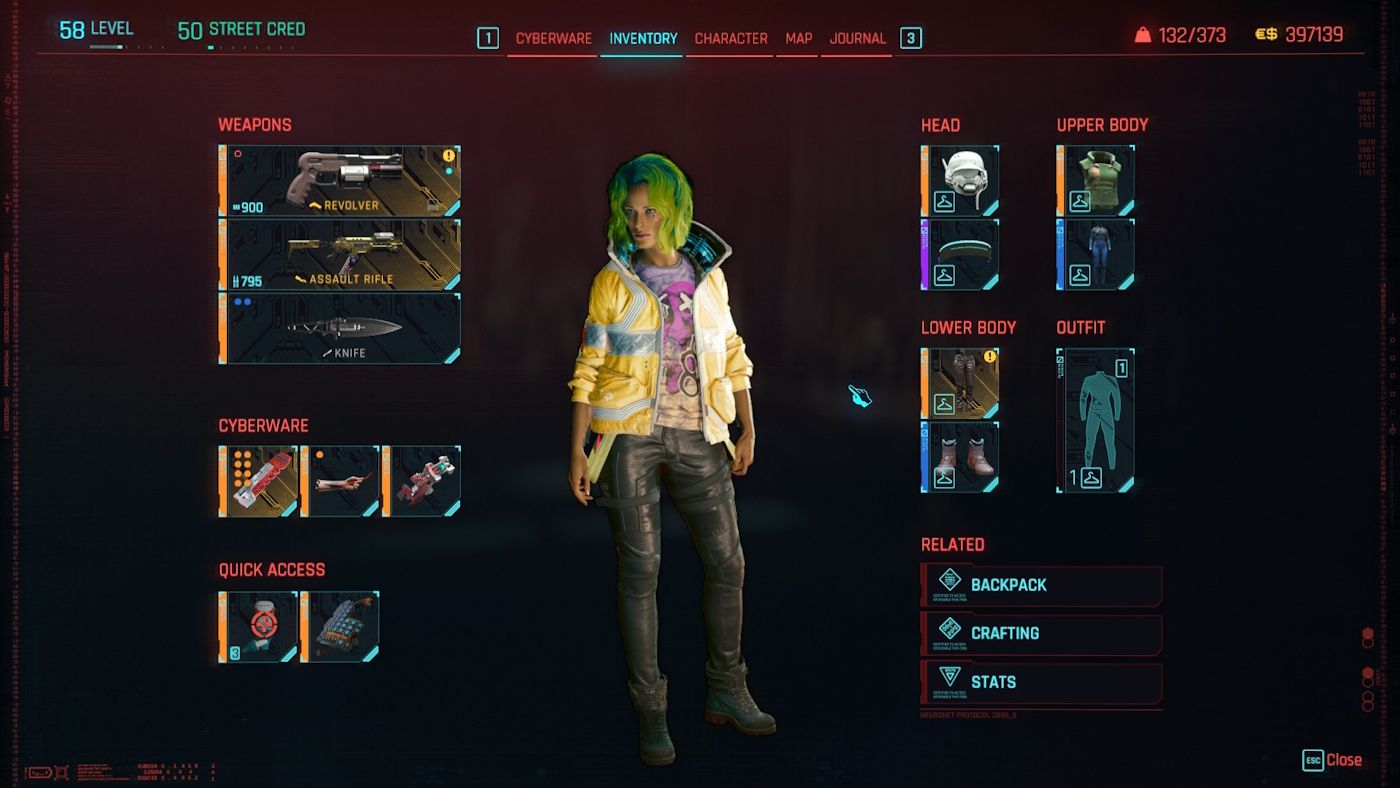This screenshot has width=1400, height=788.
Task: Select the white helmet head slot
Action: point(960,181)
